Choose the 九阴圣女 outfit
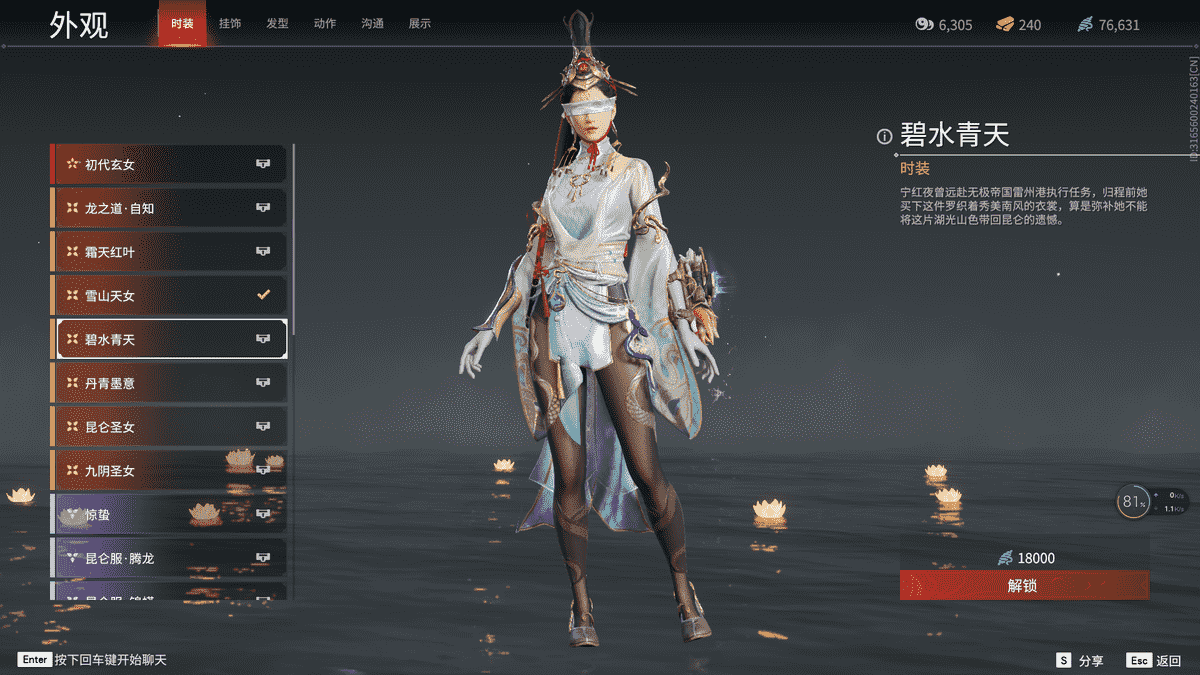1200x675 pixels. (x=169, y=470)
